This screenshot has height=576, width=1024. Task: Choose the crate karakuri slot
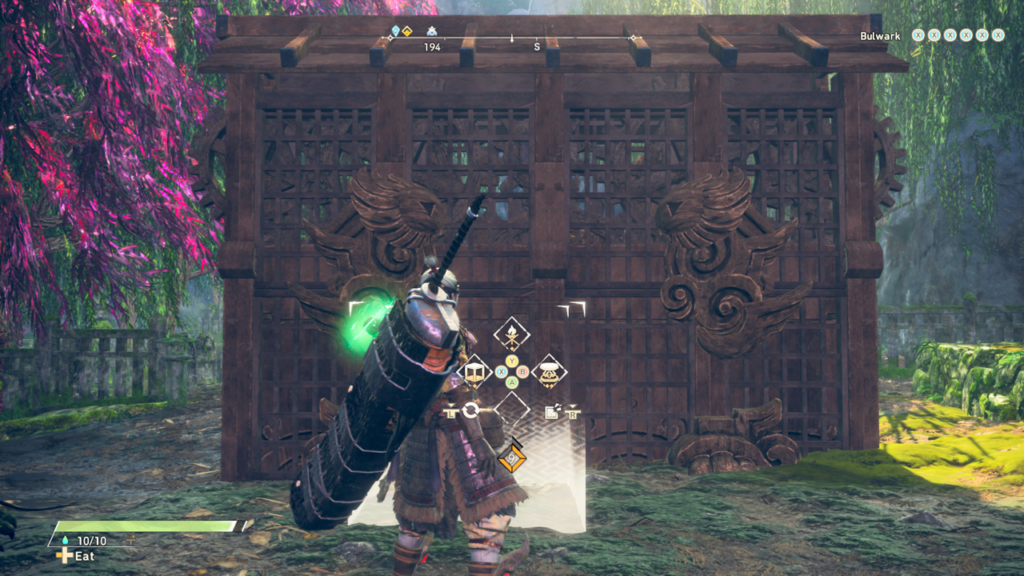pyautogui.click(x=475, y=372)
